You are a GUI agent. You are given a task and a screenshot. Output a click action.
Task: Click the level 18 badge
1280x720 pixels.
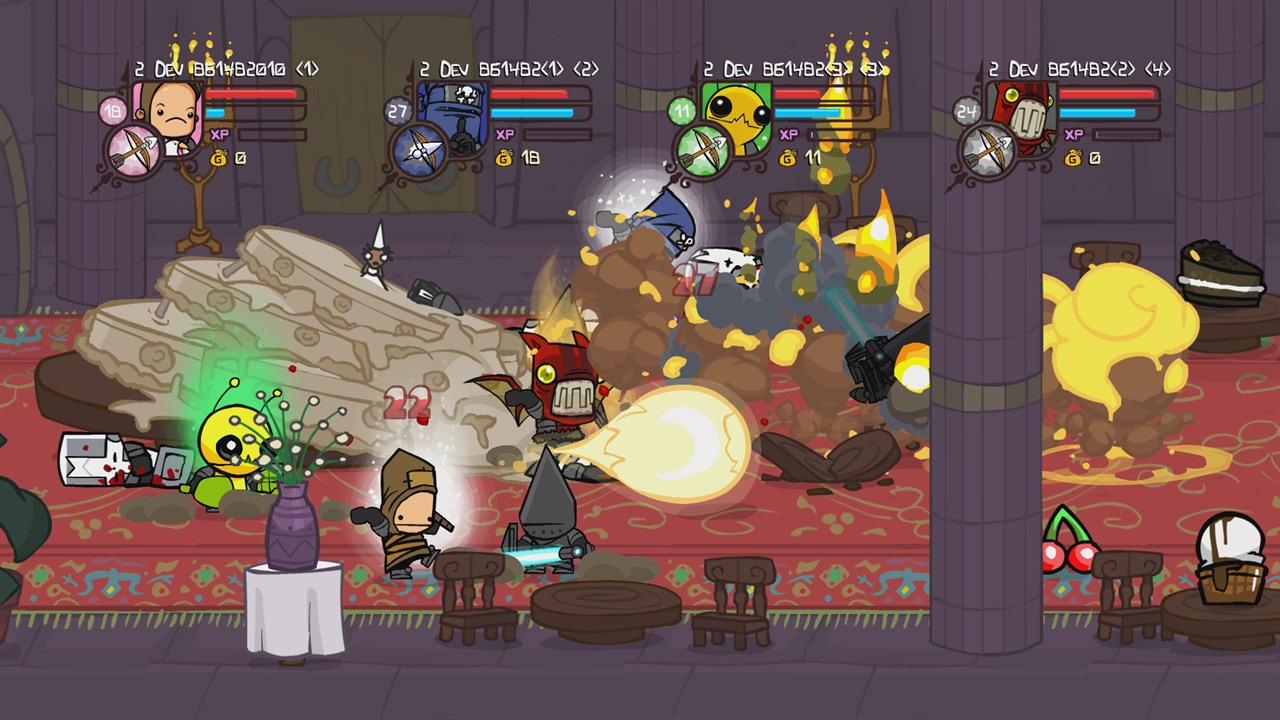coord(112,111)
